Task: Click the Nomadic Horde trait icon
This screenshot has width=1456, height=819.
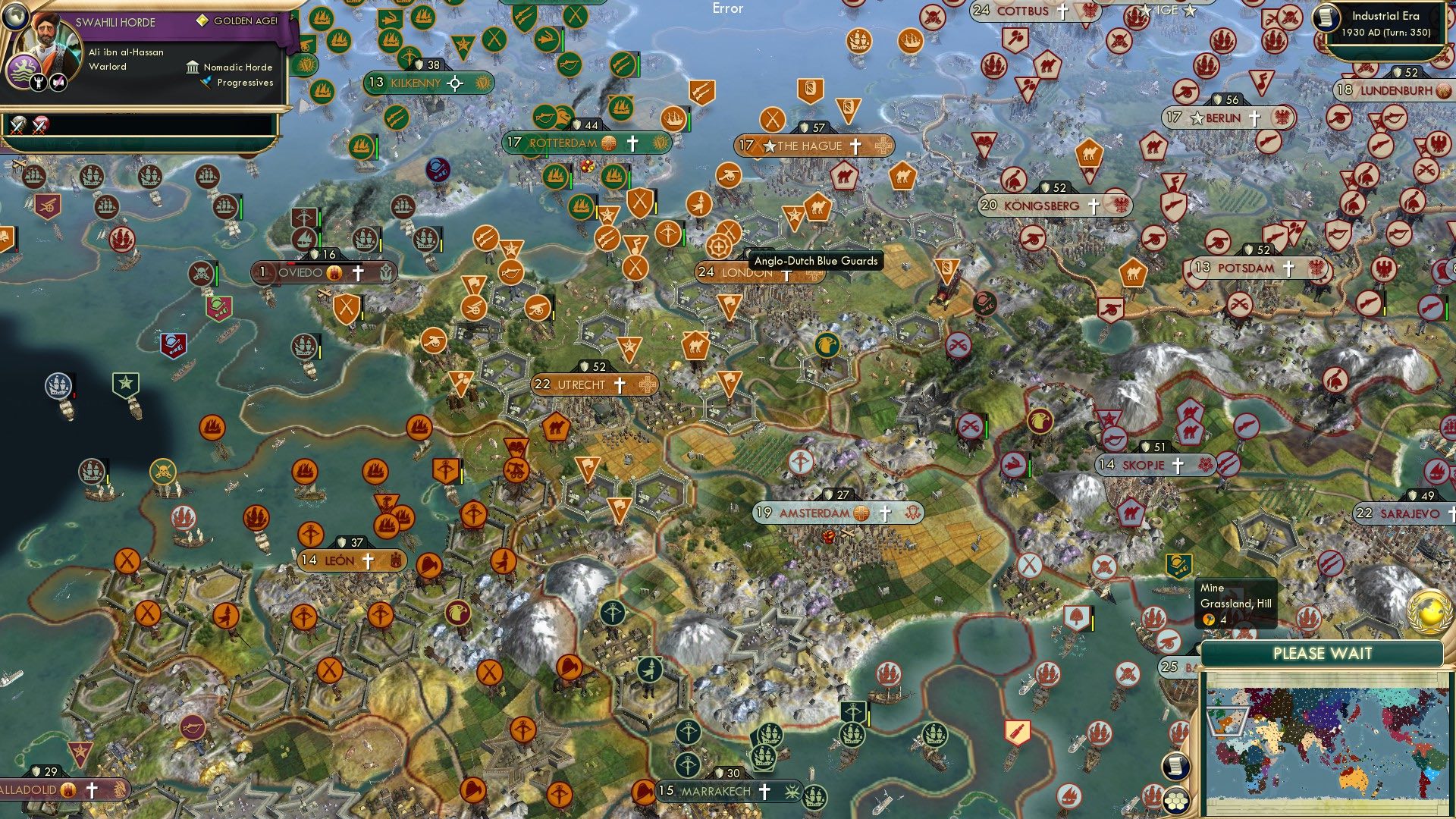Action: (192, 67)
